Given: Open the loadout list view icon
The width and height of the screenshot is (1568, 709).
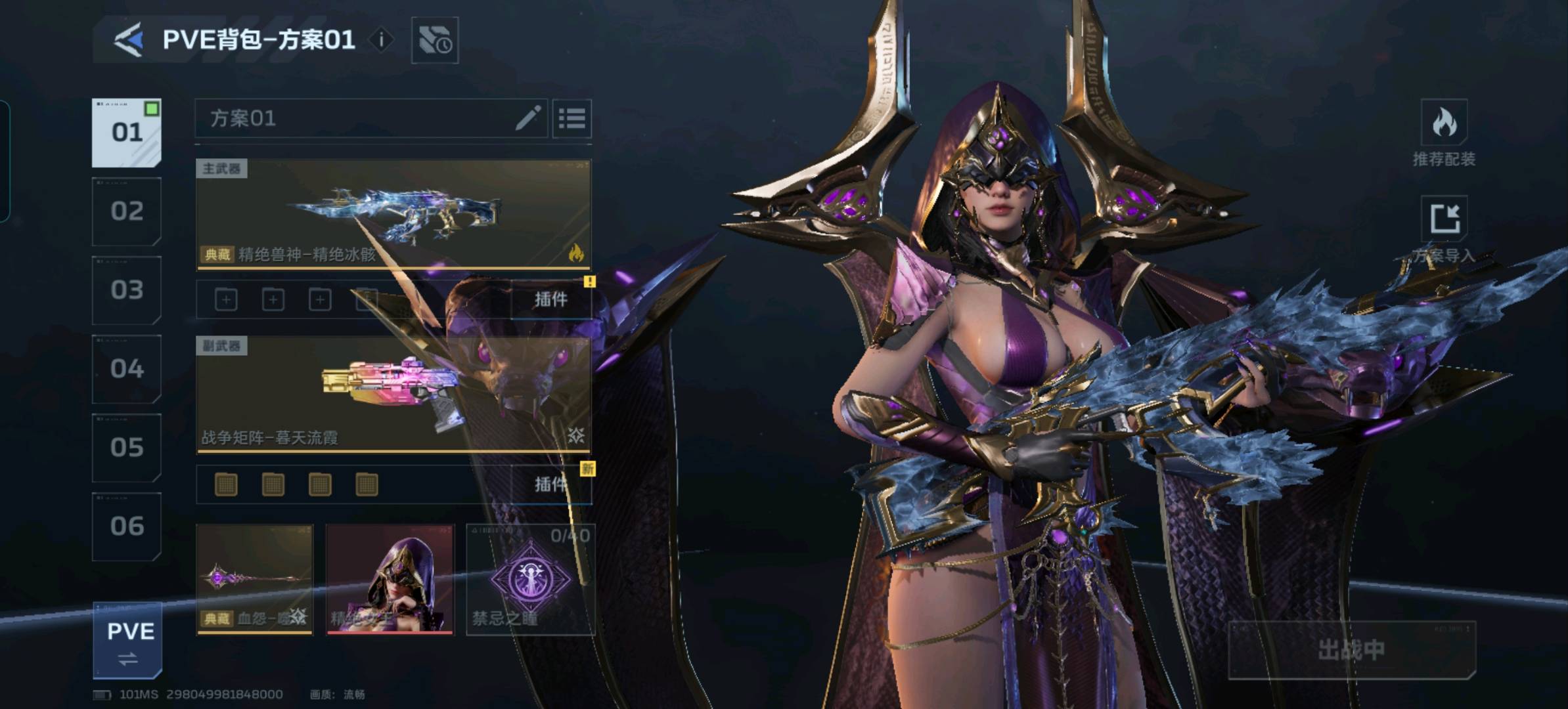Looking at the screenshot, I should 571,119.
